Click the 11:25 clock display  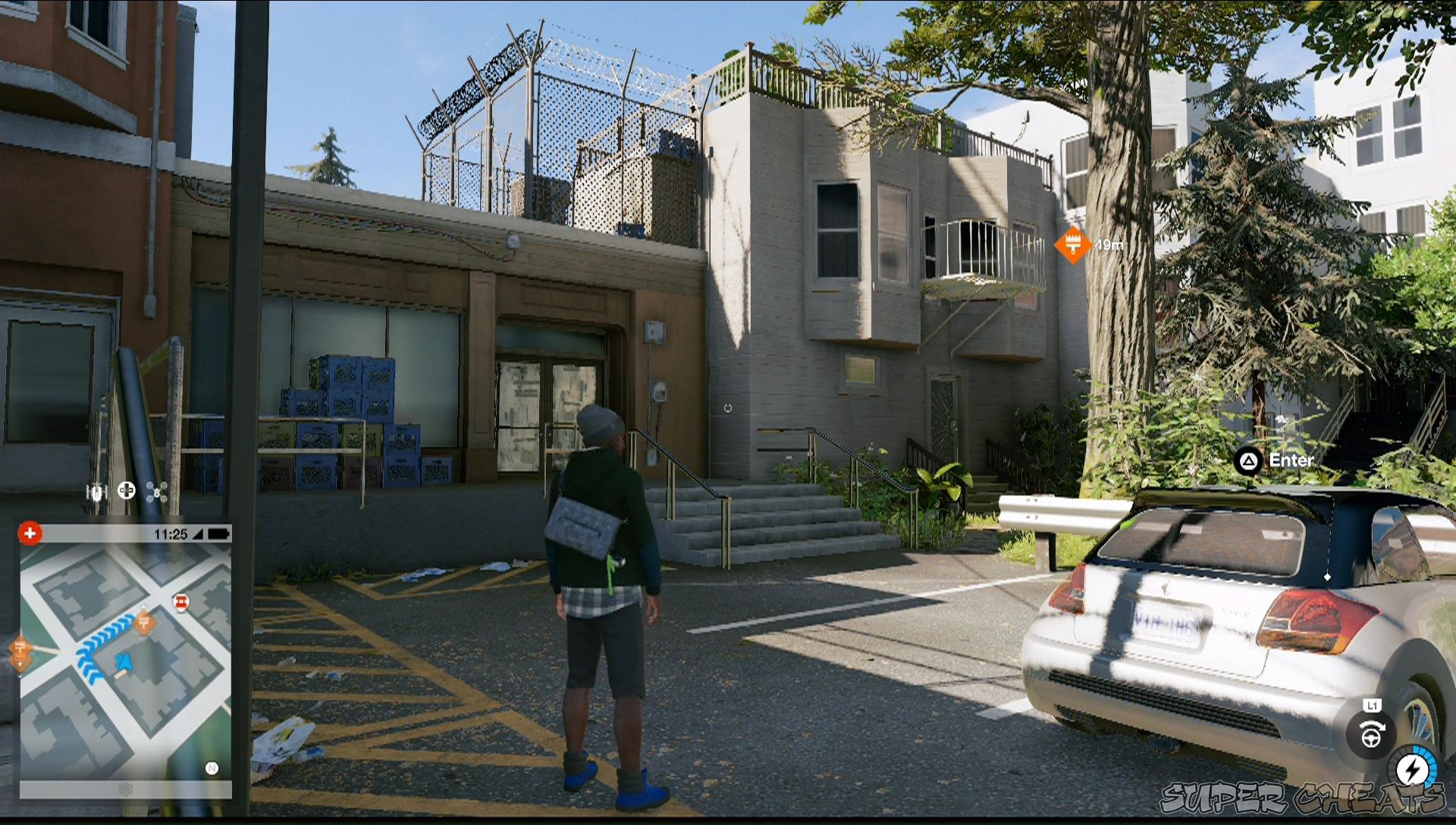point(171,534)
